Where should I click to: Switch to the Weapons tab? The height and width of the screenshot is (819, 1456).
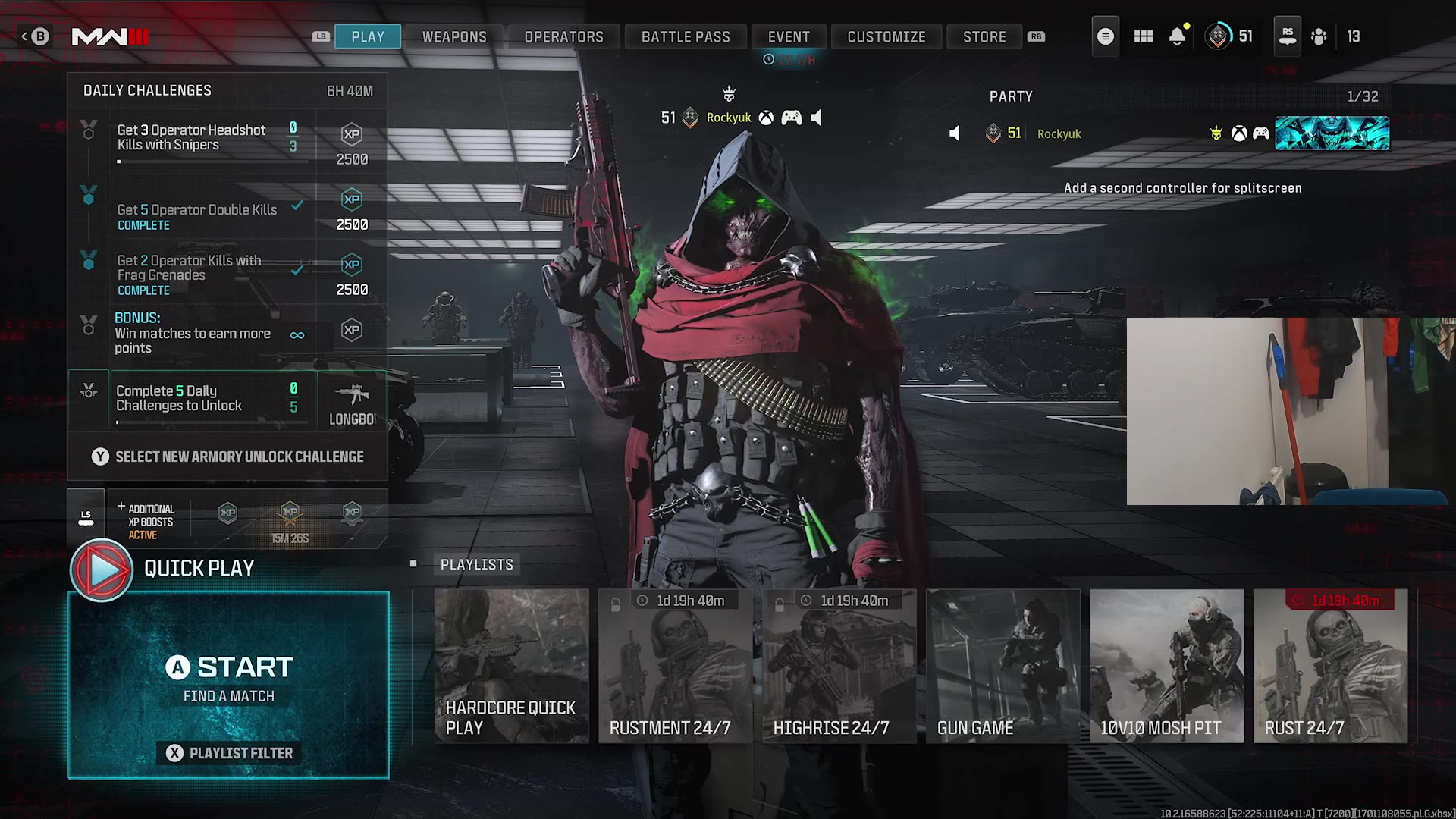(454, 36)
